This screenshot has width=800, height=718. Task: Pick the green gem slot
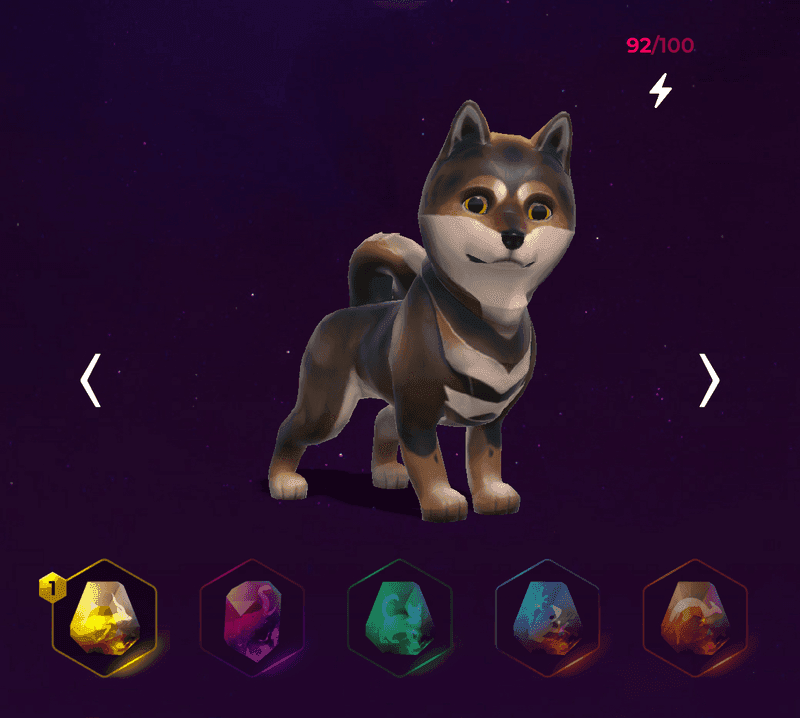[400, 619]
